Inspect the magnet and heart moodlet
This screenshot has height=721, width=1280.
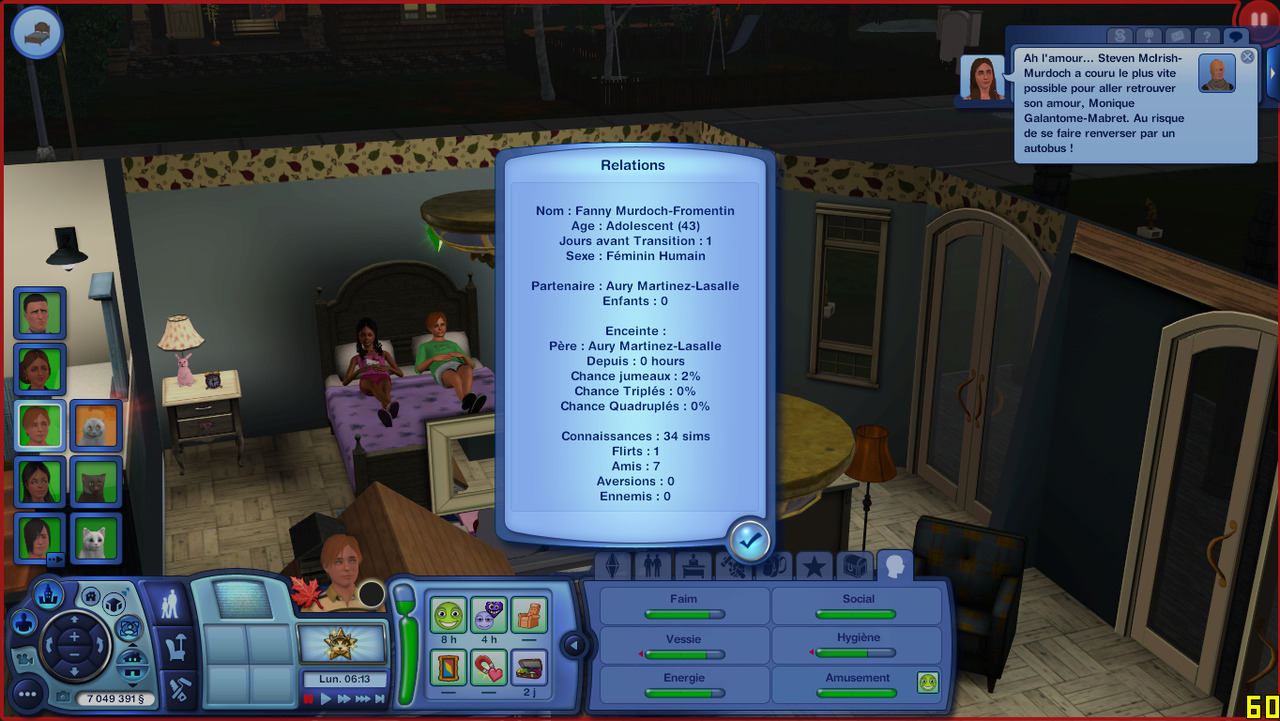click(x=489, y=667)
